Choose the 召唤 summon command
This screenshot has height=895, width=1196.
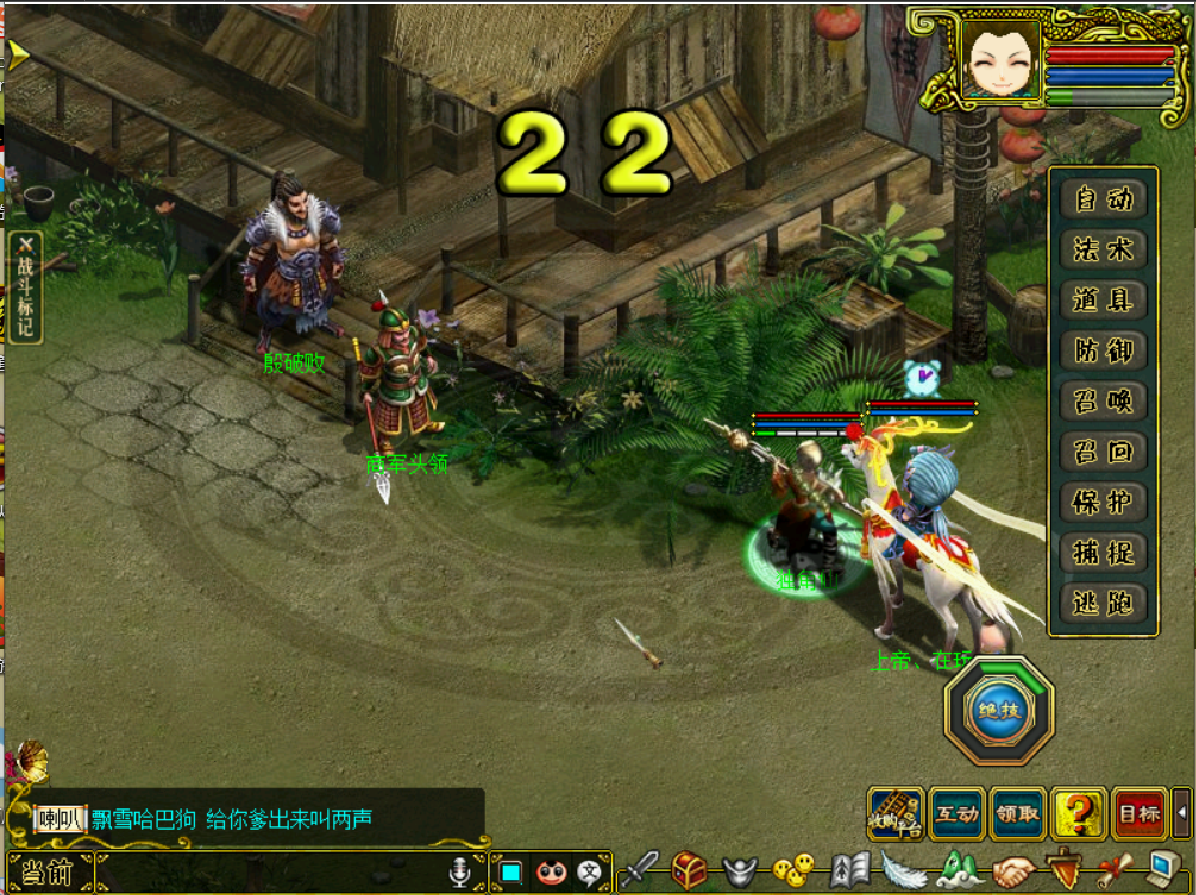[1104, 401]
